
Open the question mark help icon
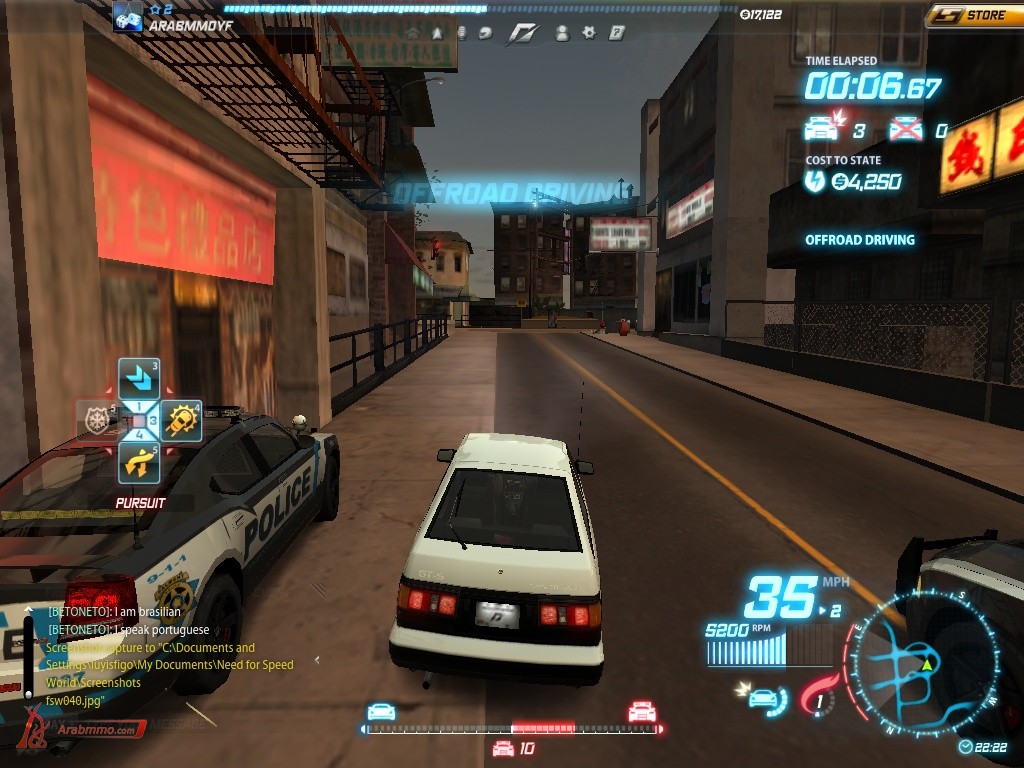click(x=617, y=33)
